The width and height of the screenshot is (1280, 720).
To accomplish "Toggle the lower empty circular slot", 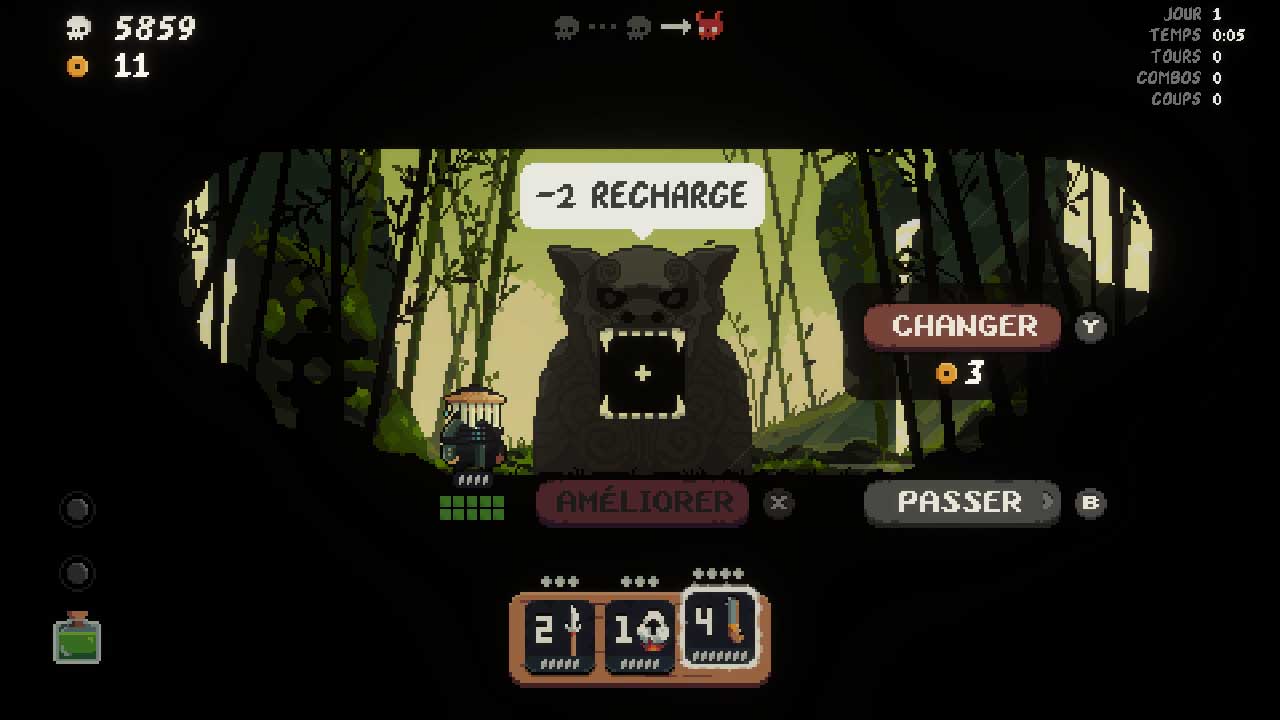I will point(77,573).
